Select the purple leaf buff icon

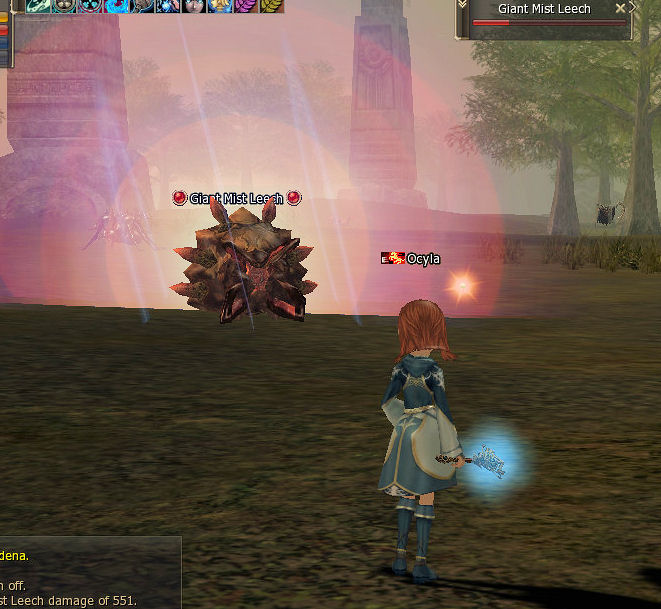(x=246, y=5)
